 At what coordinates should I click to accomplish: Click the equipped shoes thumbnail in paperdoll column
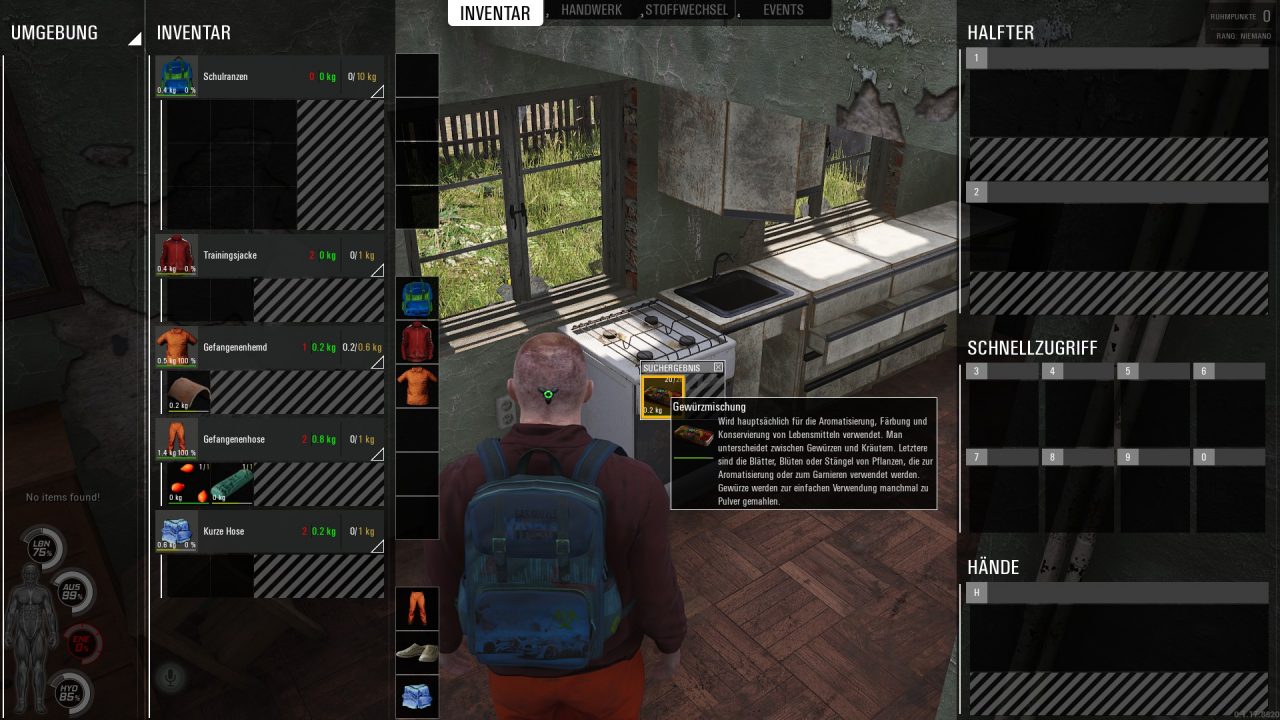pos(417,652)
